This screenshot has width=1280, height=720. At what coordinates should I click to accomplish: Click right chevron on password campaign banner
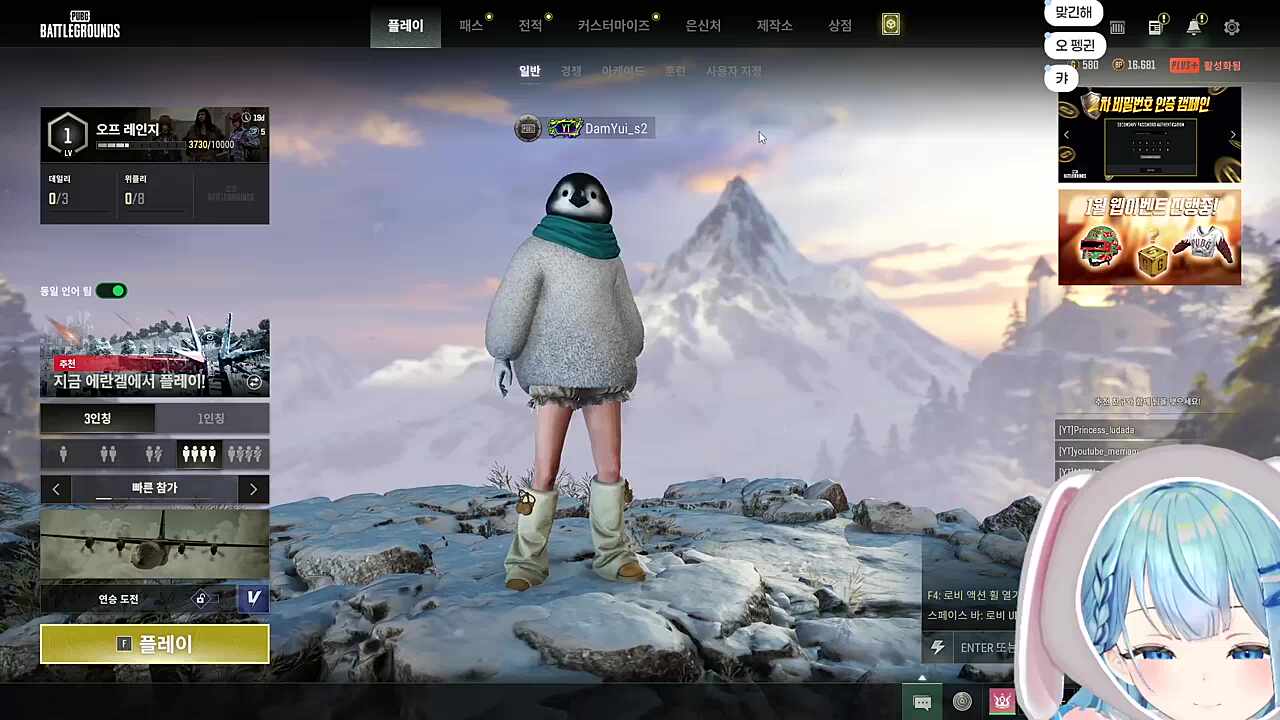tap(1232, 134)
